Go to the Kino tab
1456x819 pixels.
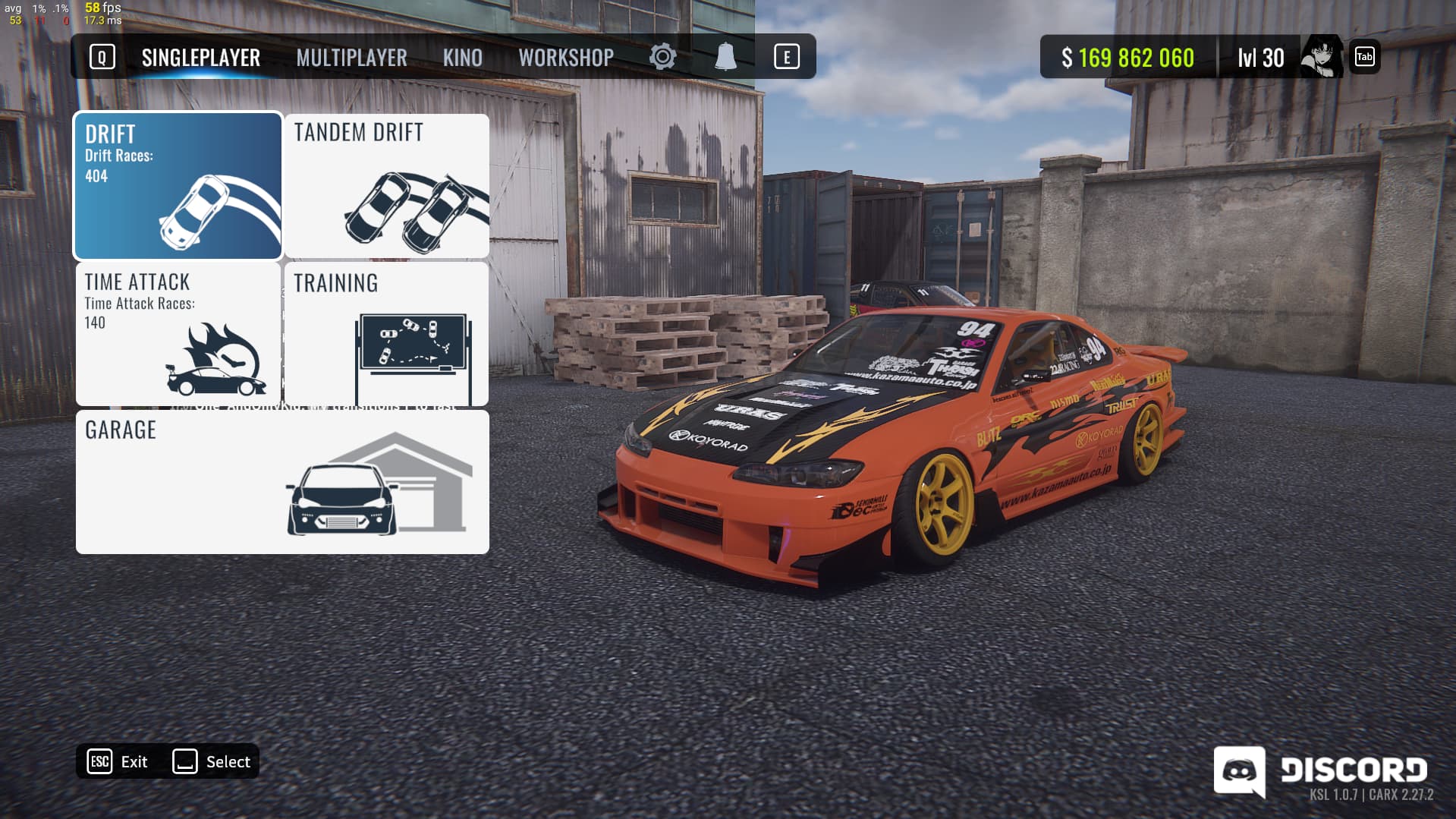(462, 58)
